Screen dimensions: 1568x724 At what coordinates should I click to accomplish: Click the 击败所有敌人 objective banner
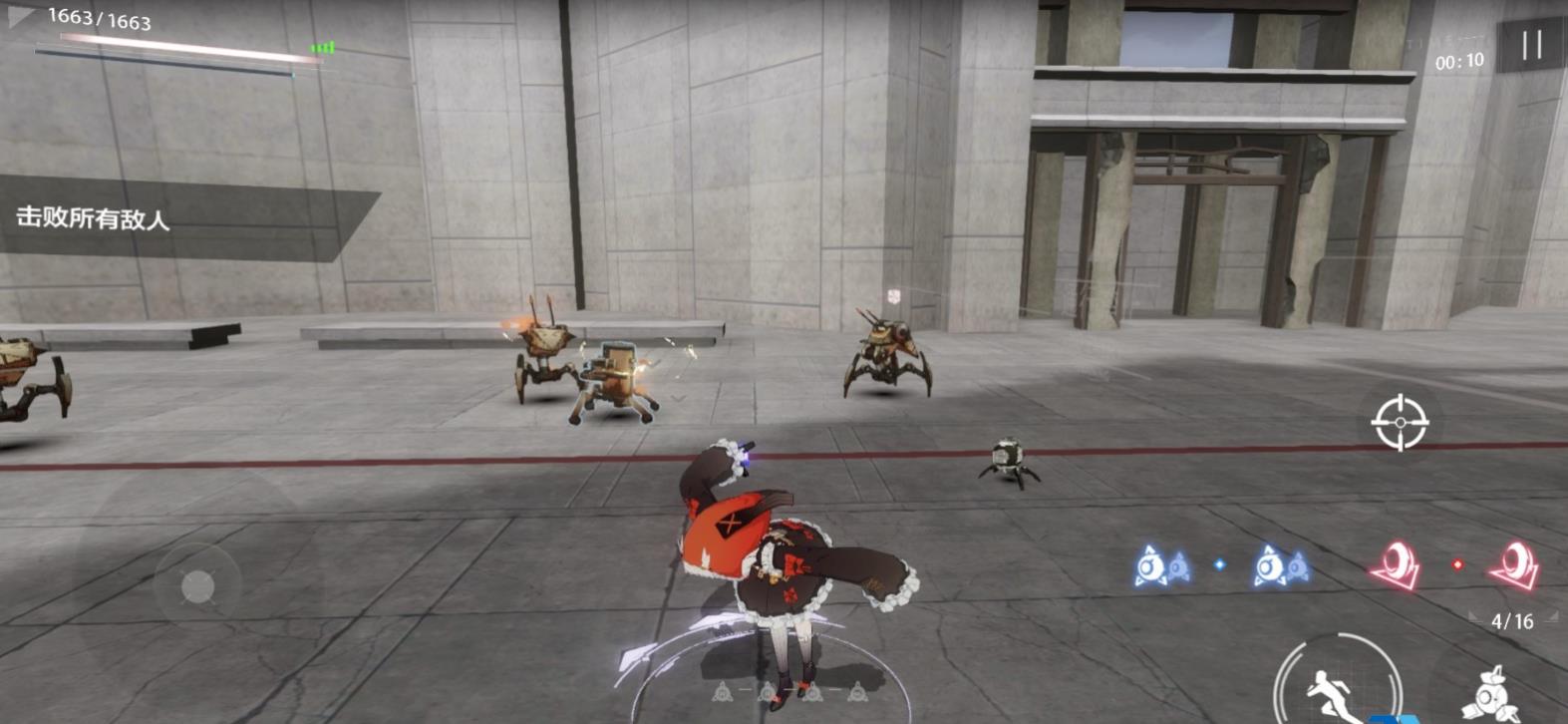(95, 218)
